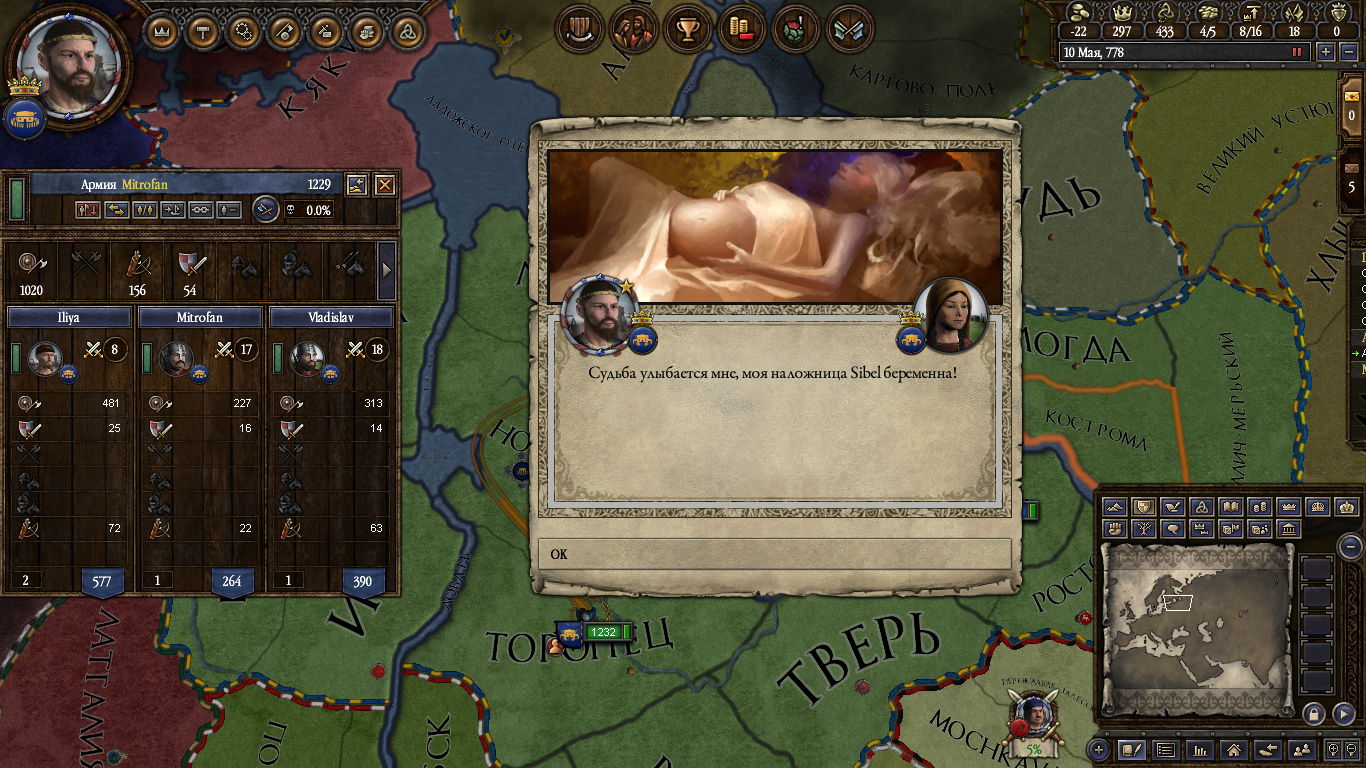Screen dimensions: 1366x768
Task: Open concubine Sibel's portrait
Action: 950,315
